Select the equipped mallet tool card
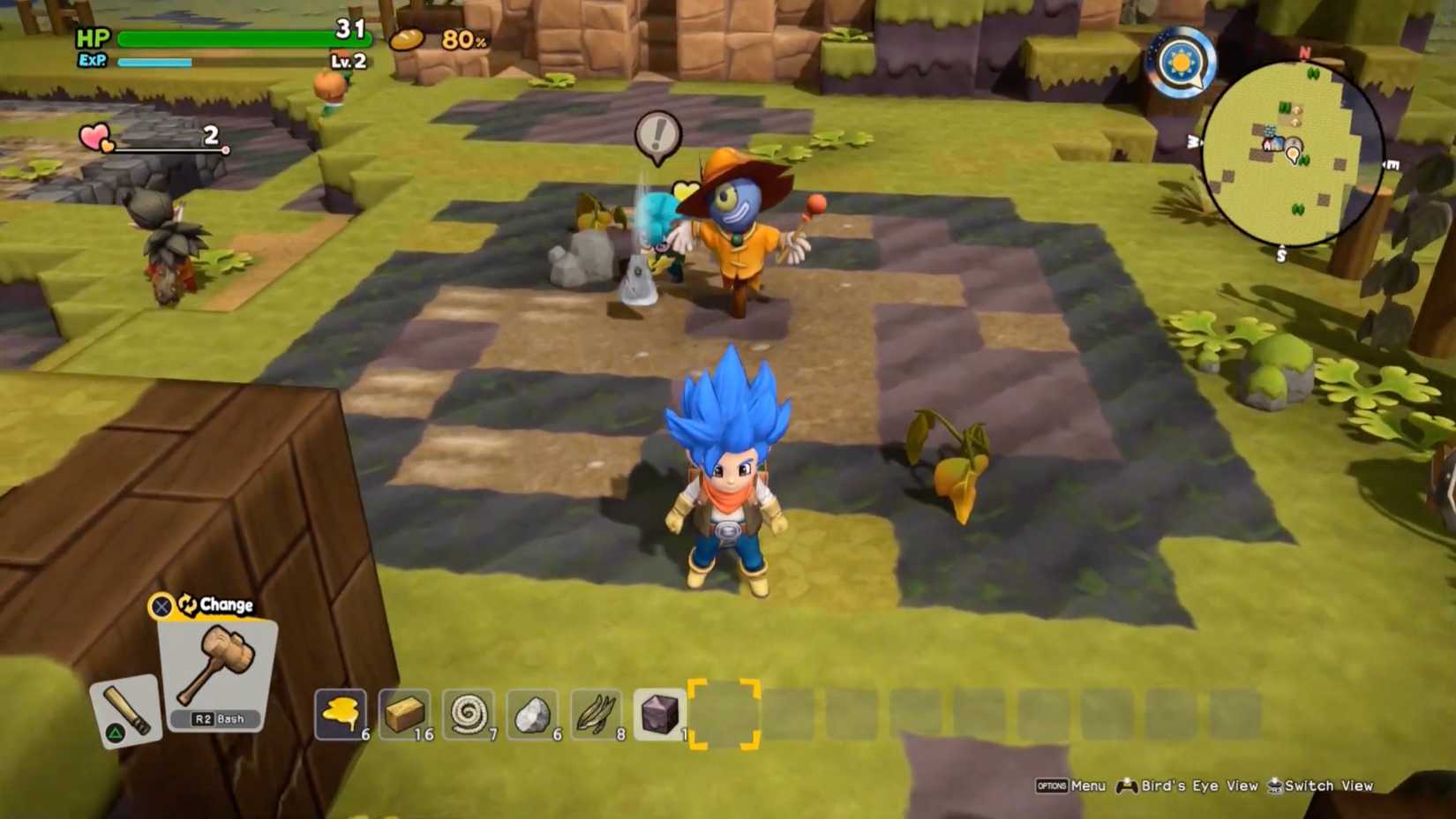The image size is (1456, 819). 215,665
